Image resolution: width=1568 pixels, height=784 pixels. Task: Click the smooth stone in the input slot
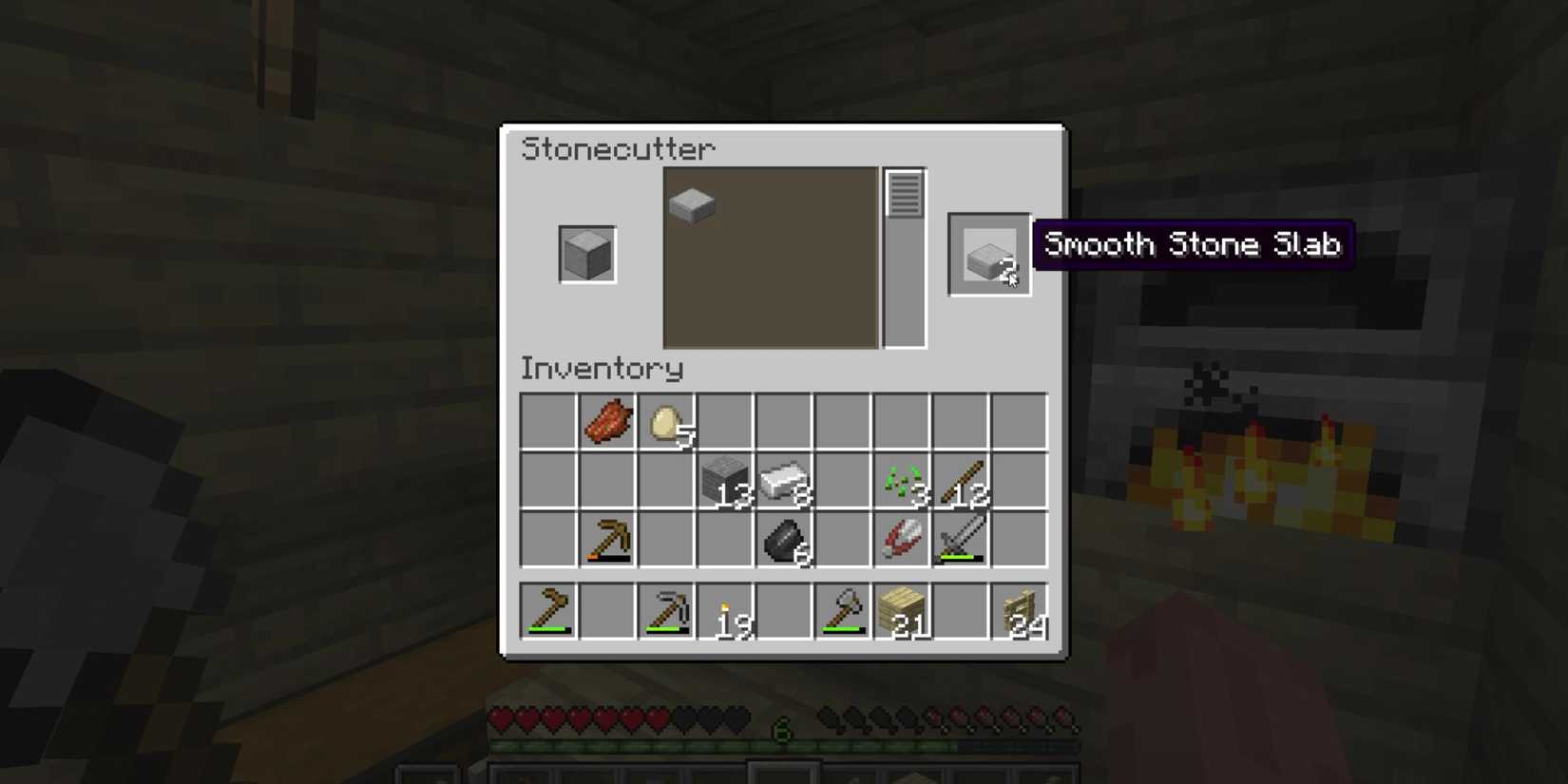[x=586, y=254]
